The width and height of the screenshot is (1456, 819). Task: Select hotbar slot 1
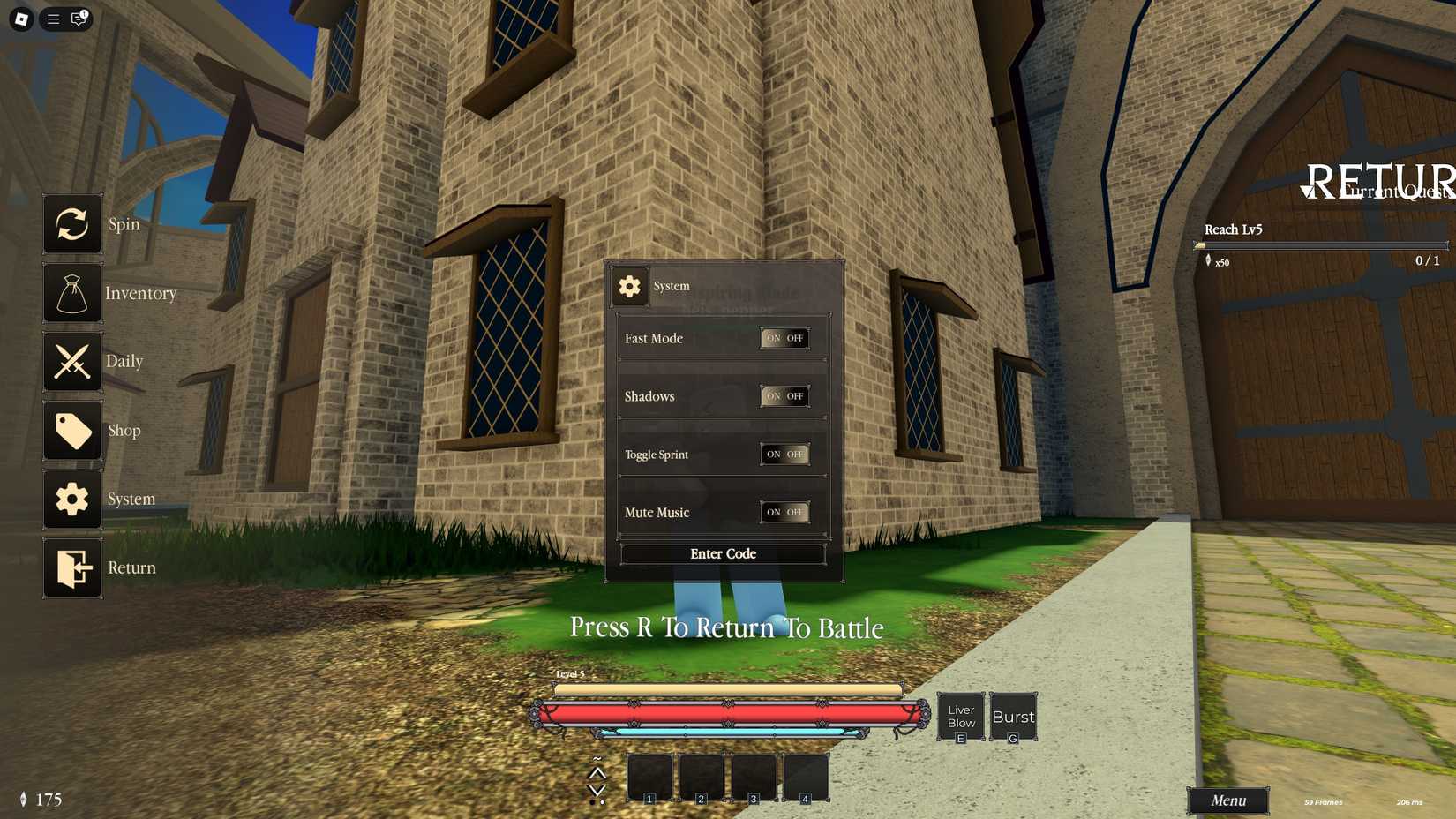pos(649,777)
